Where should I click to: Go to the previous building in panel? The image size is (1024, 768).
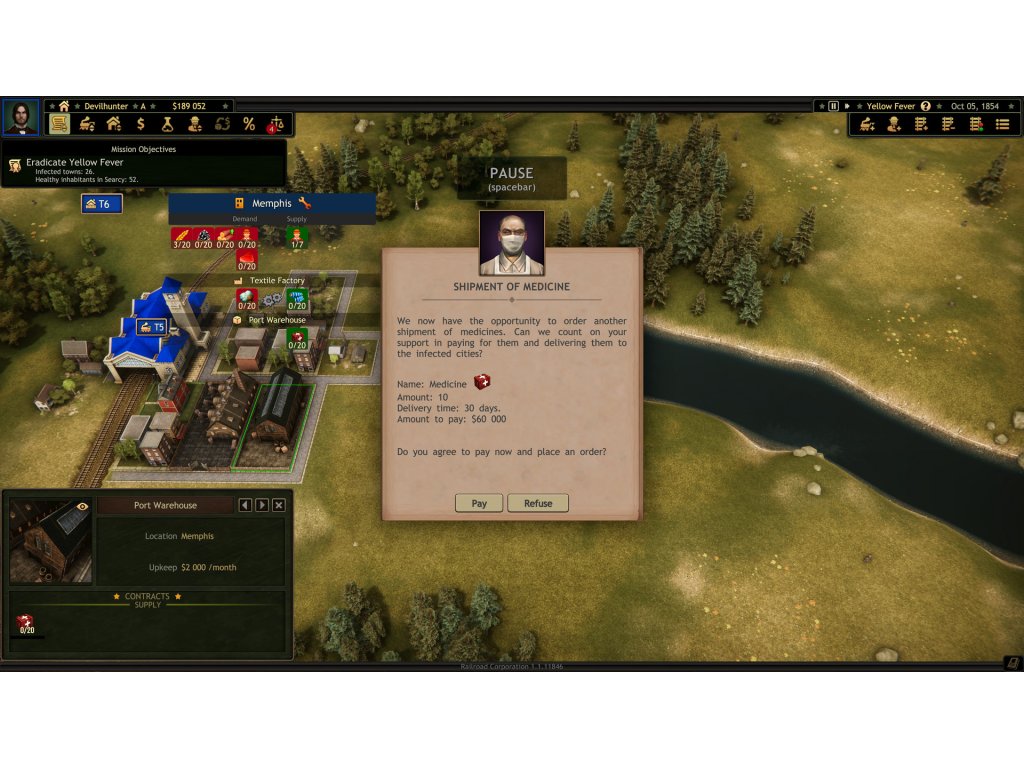click(x=246, y=505)
